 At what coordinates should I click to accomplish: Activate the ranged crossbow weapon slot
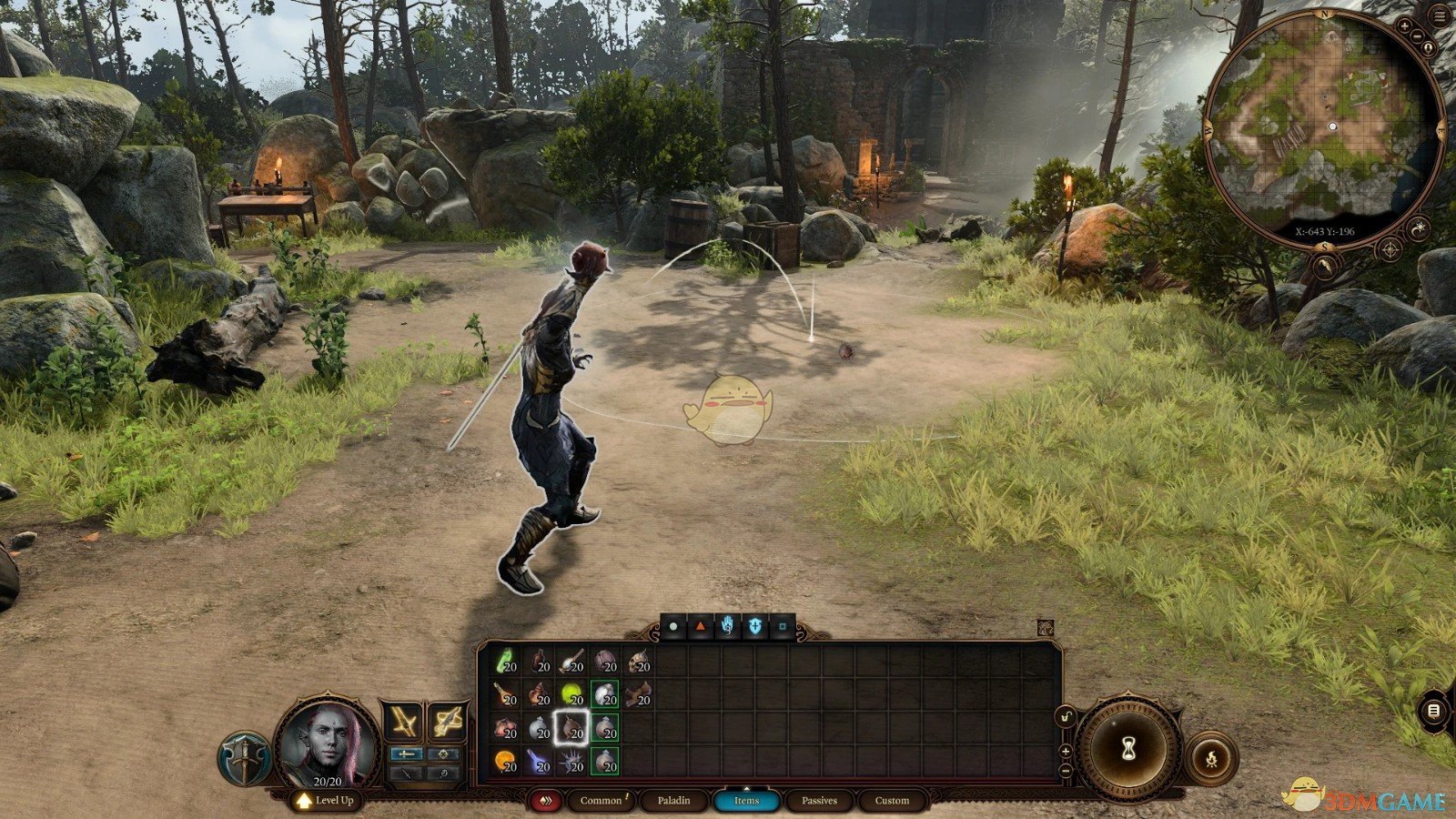tap(447, 723)
